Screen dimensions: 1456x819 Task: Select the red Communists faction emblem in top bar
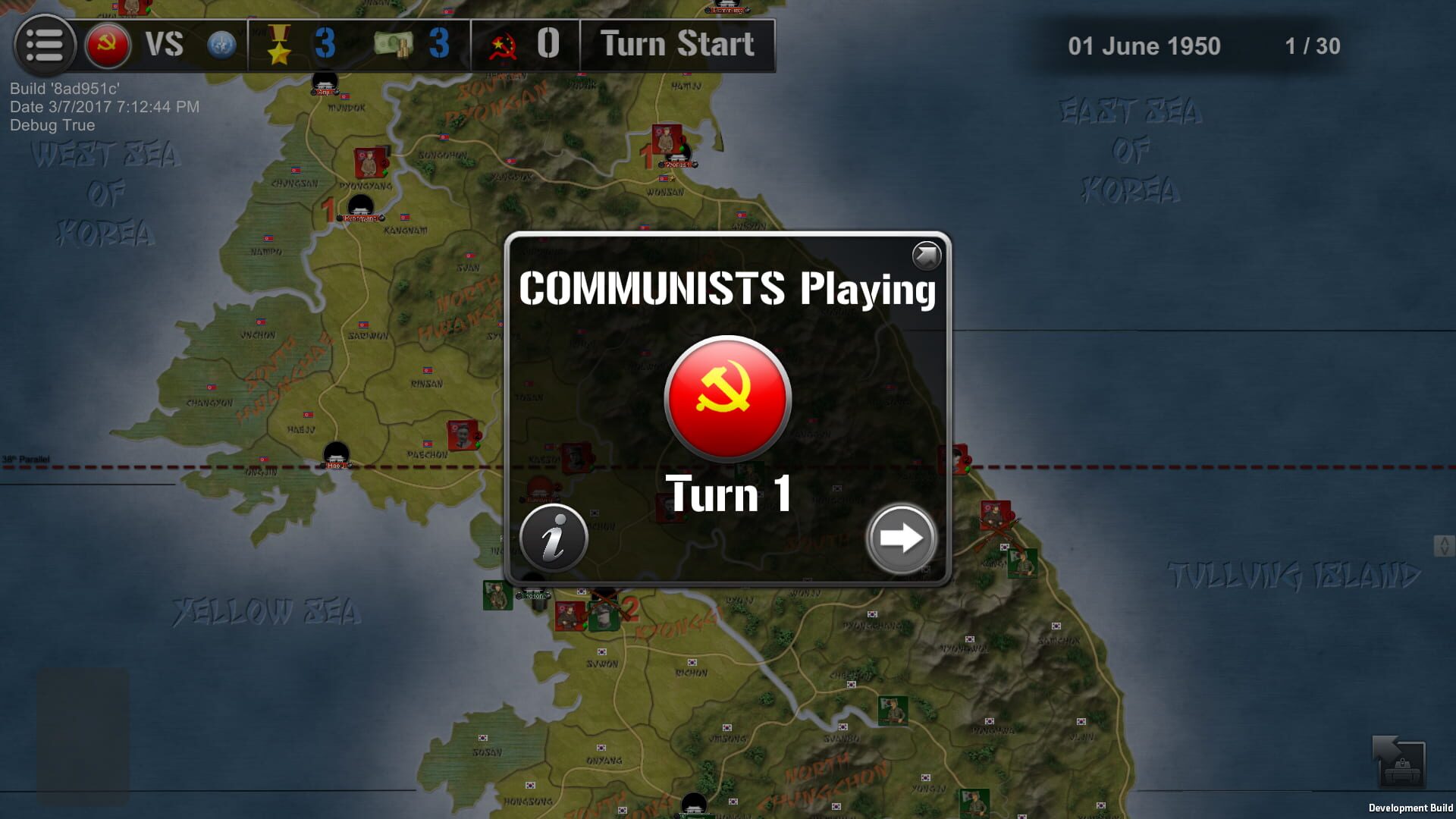pyautogui.click(x=108, y=43)
